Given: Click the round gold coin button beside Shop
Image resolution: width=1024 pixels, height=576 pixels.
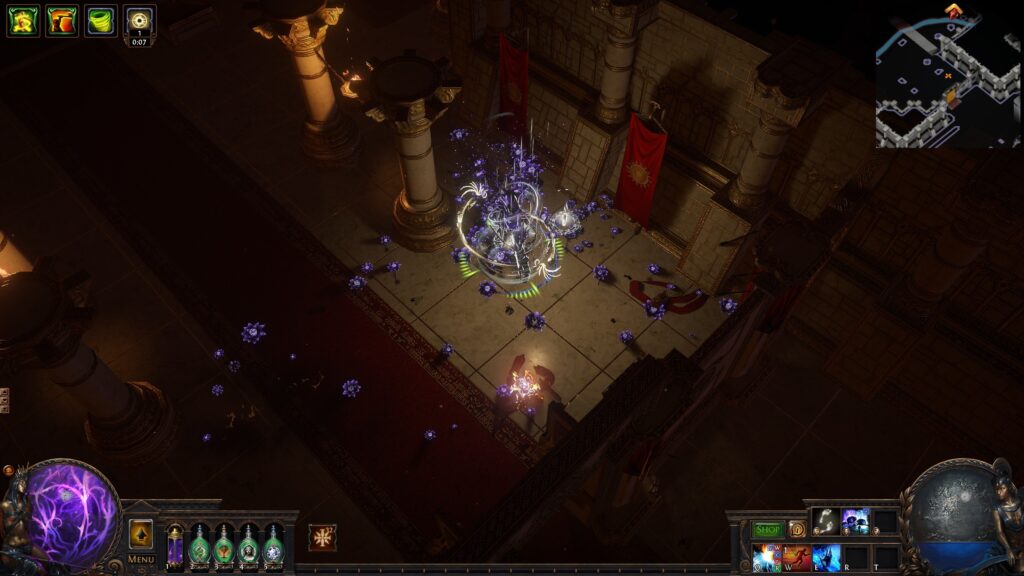Looking at the screenshot, I should point(797,529).
